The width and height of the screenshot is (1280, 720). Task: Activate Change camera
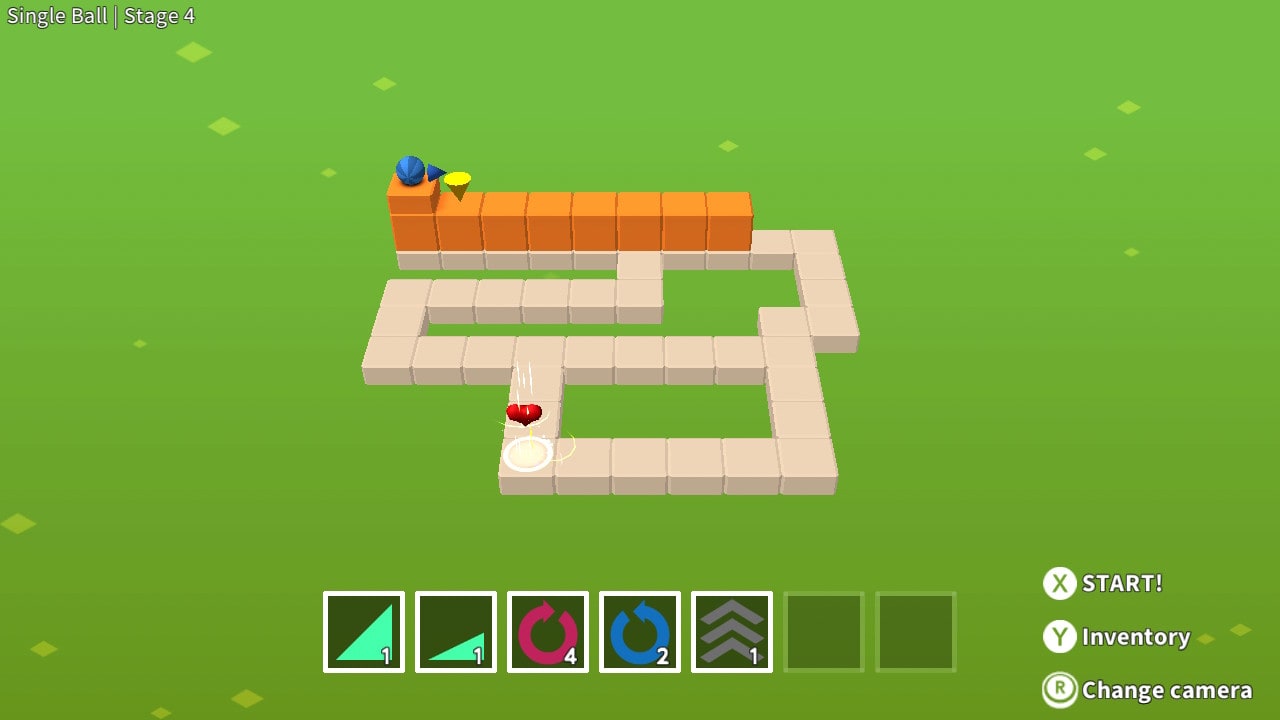[1166, 690]
